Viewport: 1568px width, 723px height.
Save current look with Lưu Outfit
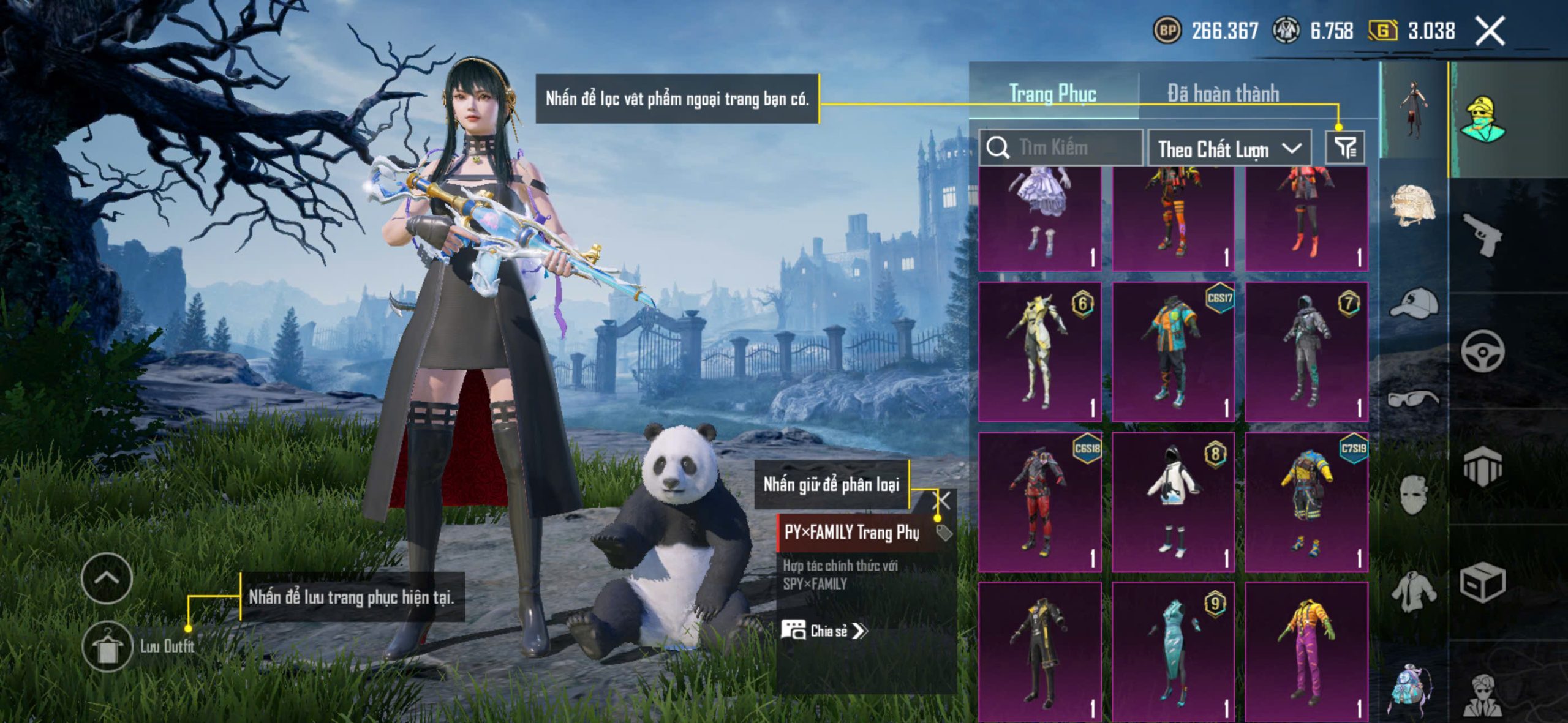point(108,646)
